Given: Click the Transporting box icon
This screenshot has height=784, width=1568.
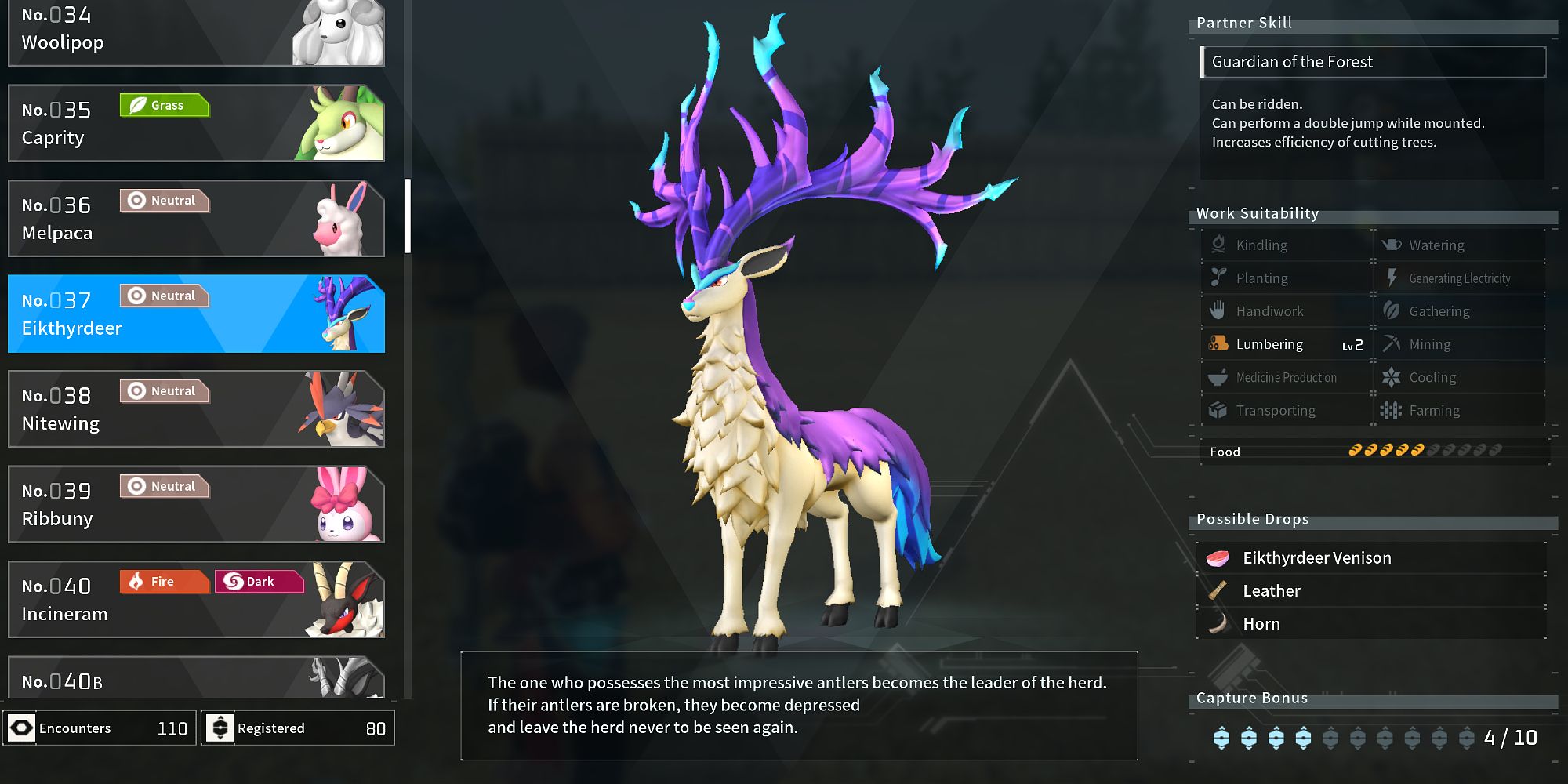Looking at the screenshot, I should tap(1218, 410).
